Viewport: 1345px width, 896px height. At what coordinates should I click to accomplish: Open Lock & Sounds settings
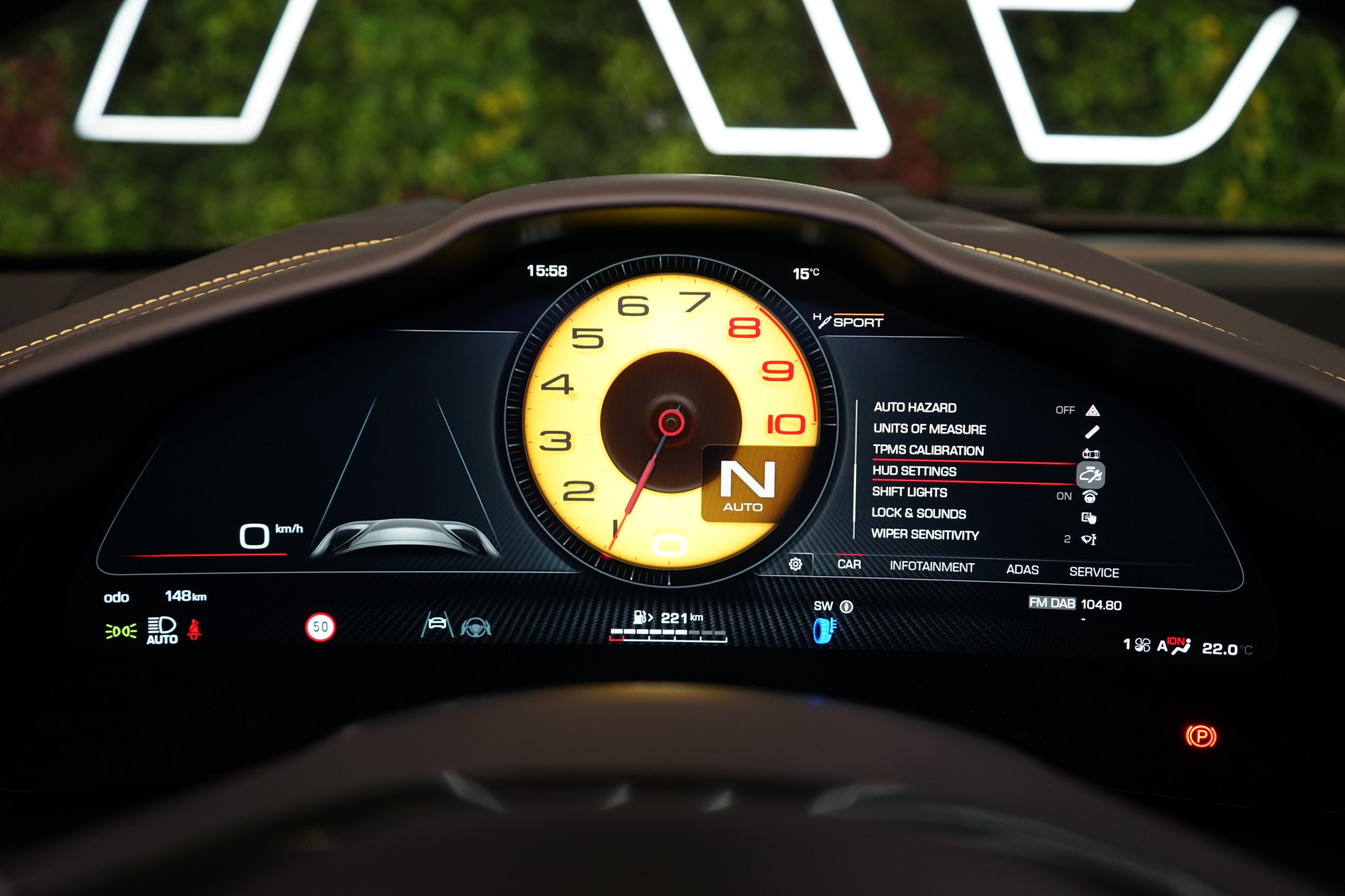(x=919, y=514)
